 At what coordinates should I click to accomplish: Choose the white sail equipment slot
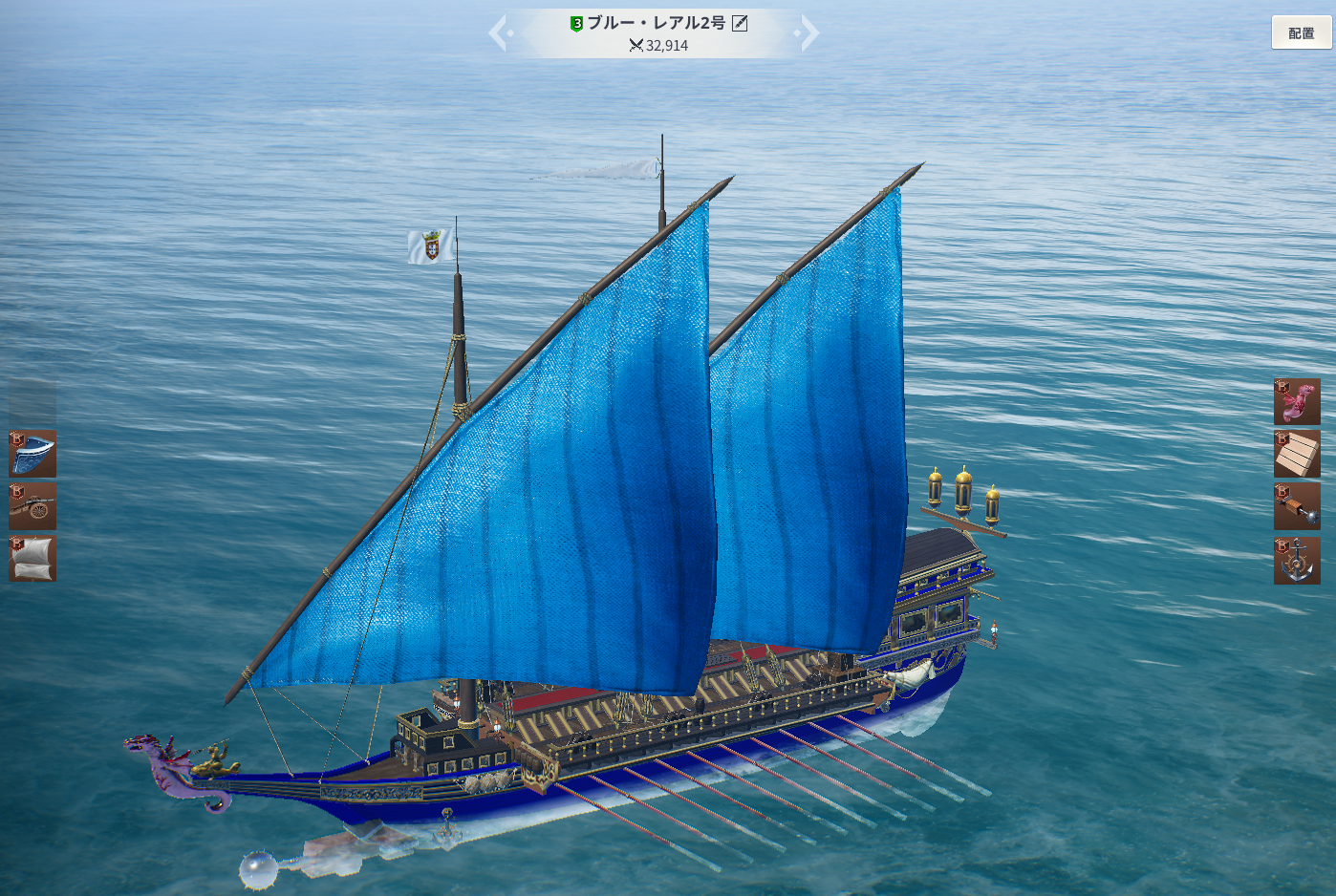click(33, 558)
